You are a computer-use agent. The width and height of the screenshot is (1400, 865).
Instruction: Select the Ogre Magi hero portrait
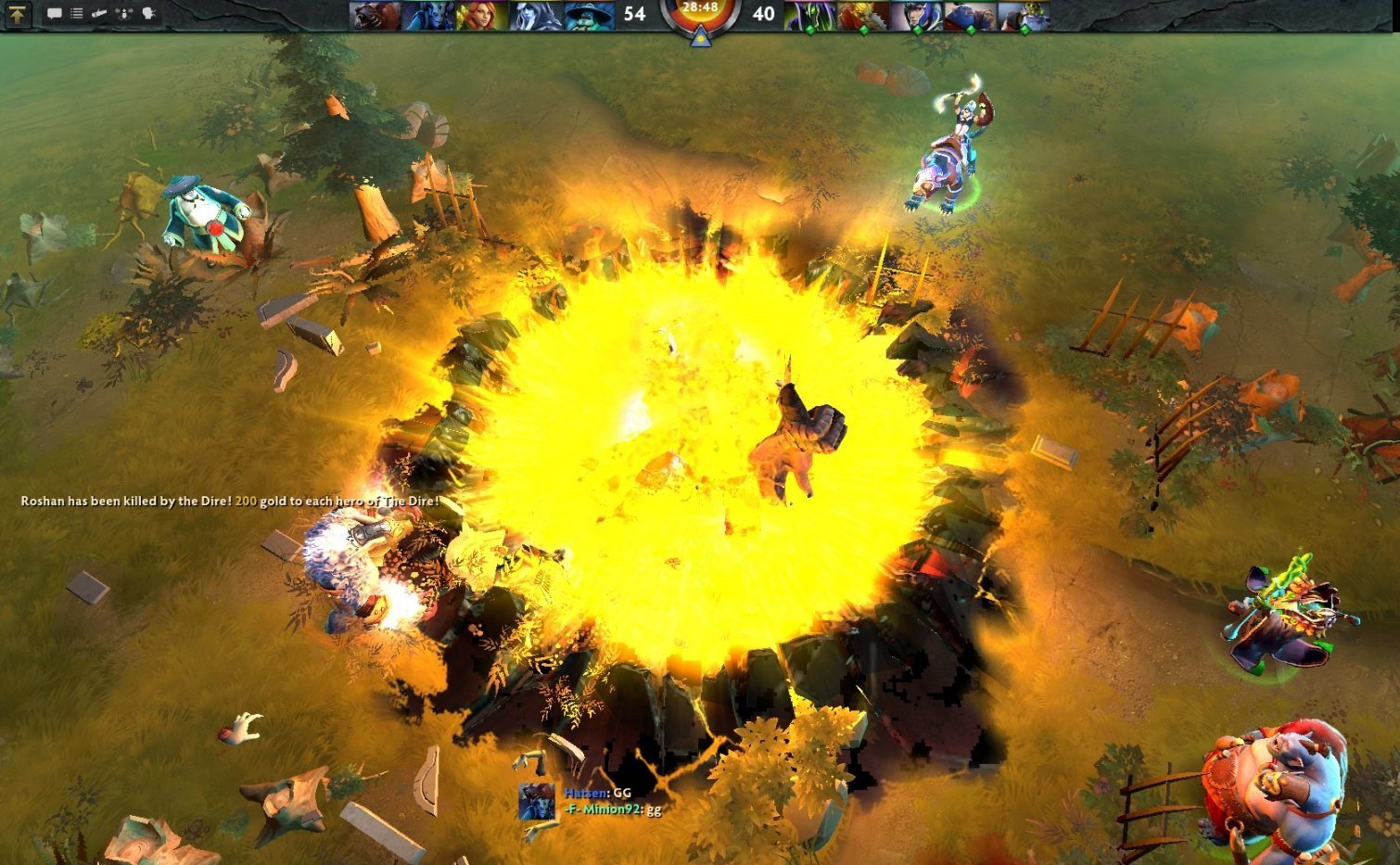970,15
